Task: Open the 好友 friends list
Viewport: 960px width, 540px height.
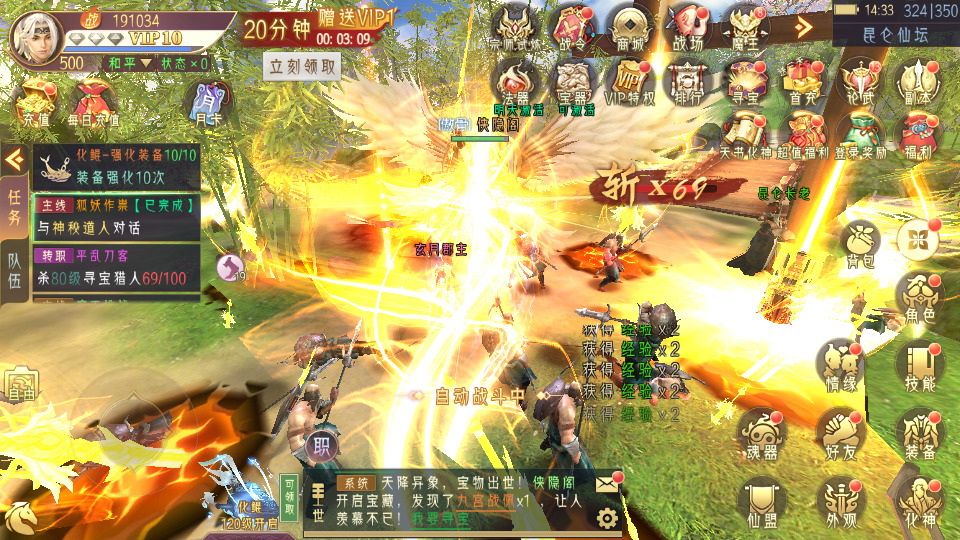Action: point(840,432)
